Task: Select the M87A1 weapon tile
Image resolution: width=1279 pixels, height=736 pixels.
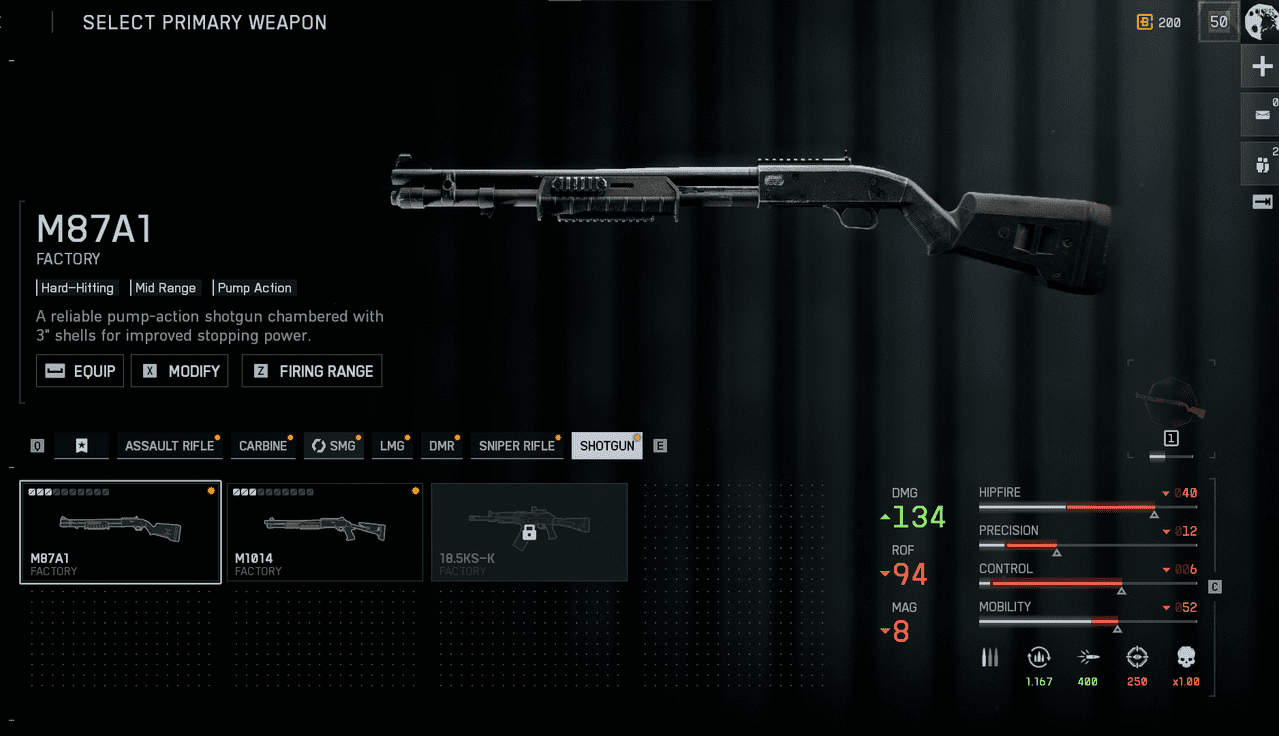Action: (x=120, y=533)
